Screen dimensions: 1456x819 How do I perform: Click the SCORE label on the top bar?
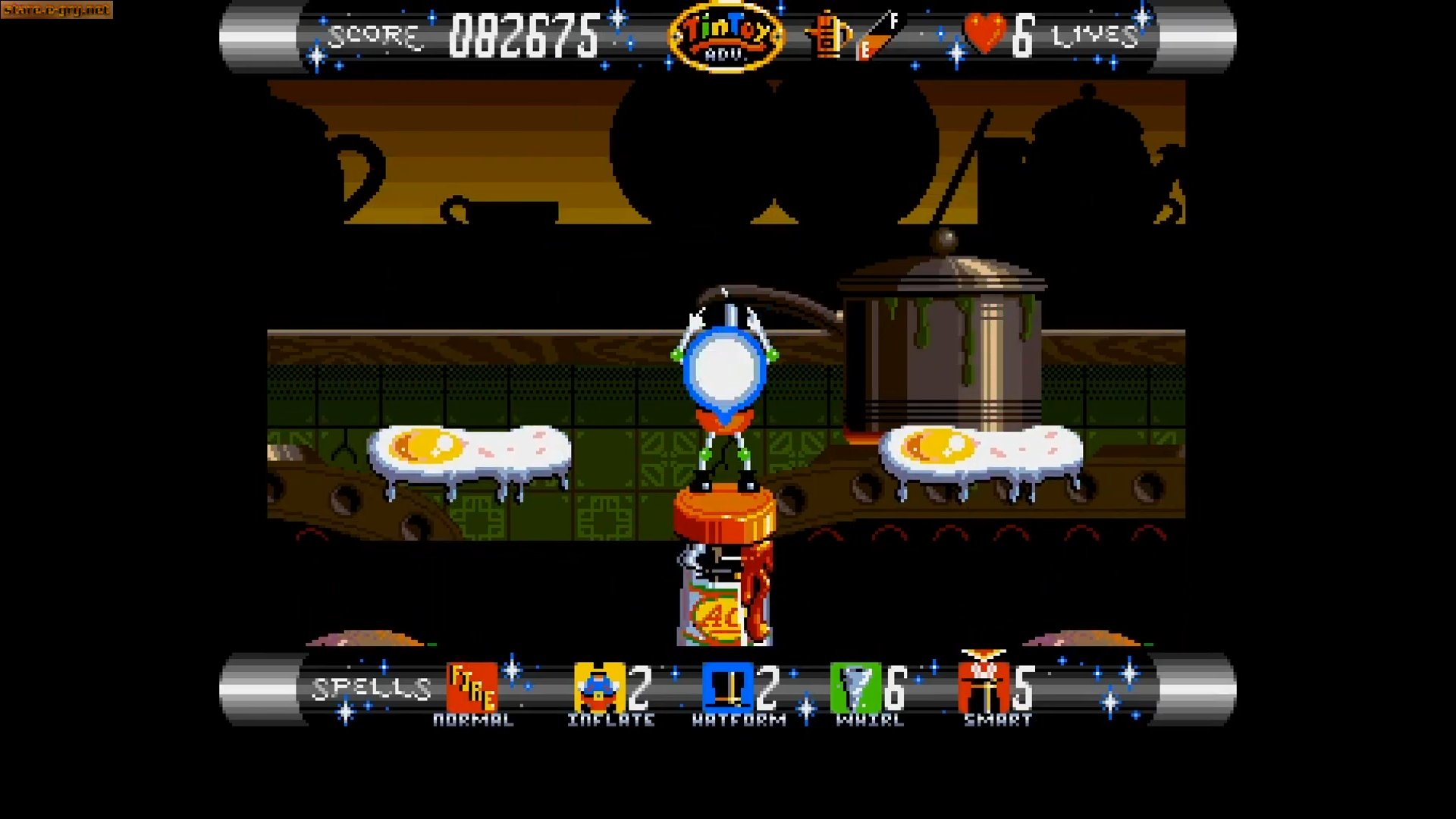pos(373,33)
